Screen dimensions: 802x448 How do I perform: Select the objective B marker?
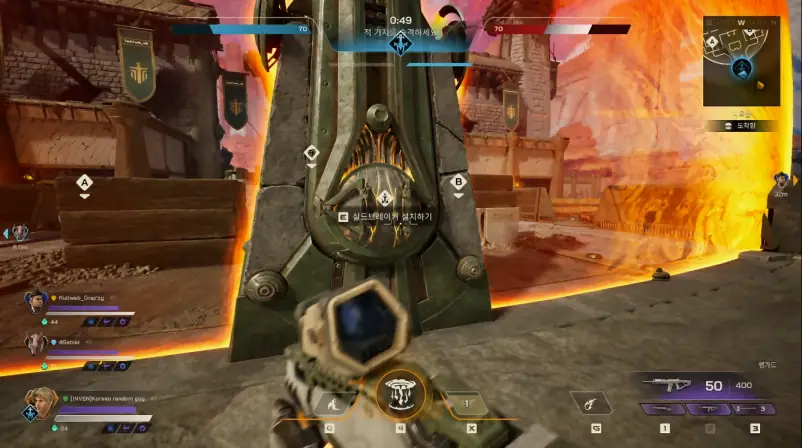click(x=459, y=183)
